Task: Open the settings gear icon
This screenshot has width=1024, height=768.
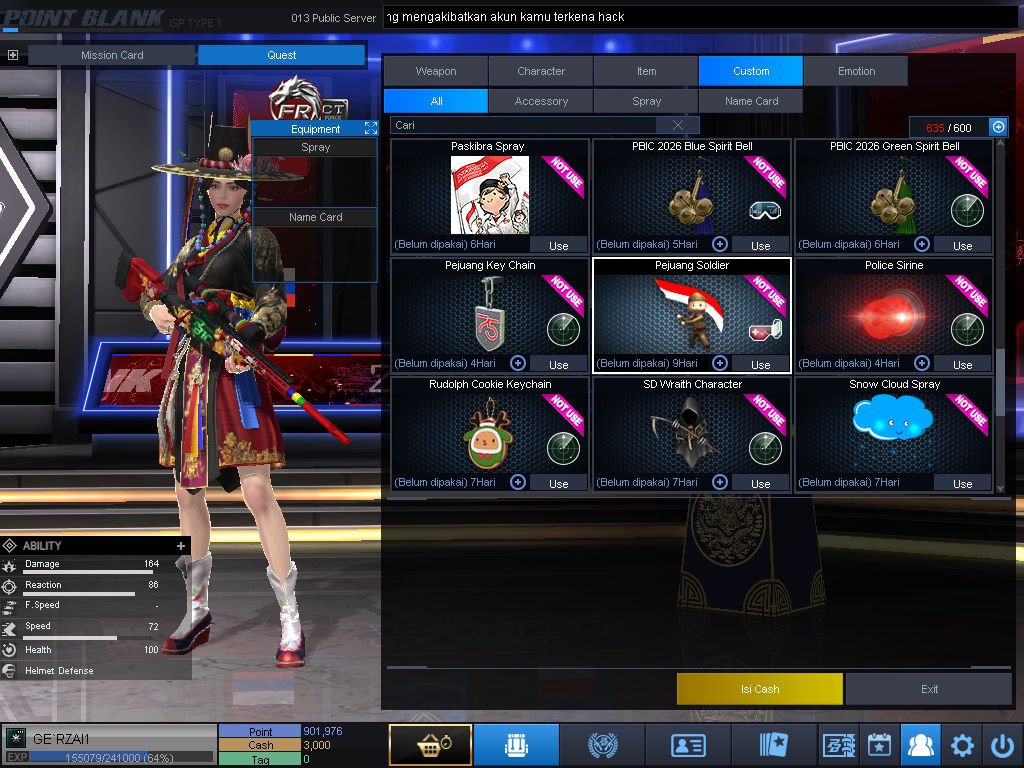Action: tap(962, 745)
